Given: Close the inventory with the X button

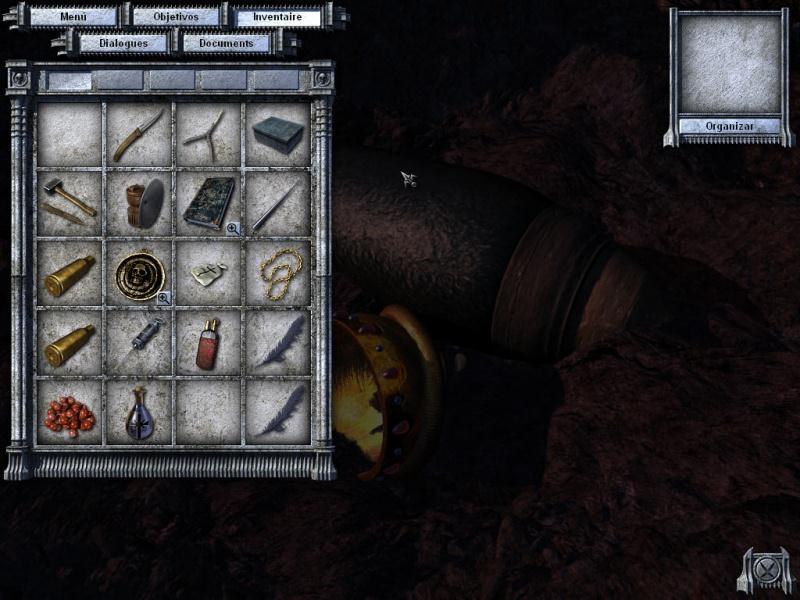Looking at the screenshot, I should click(x=765, y=571).
